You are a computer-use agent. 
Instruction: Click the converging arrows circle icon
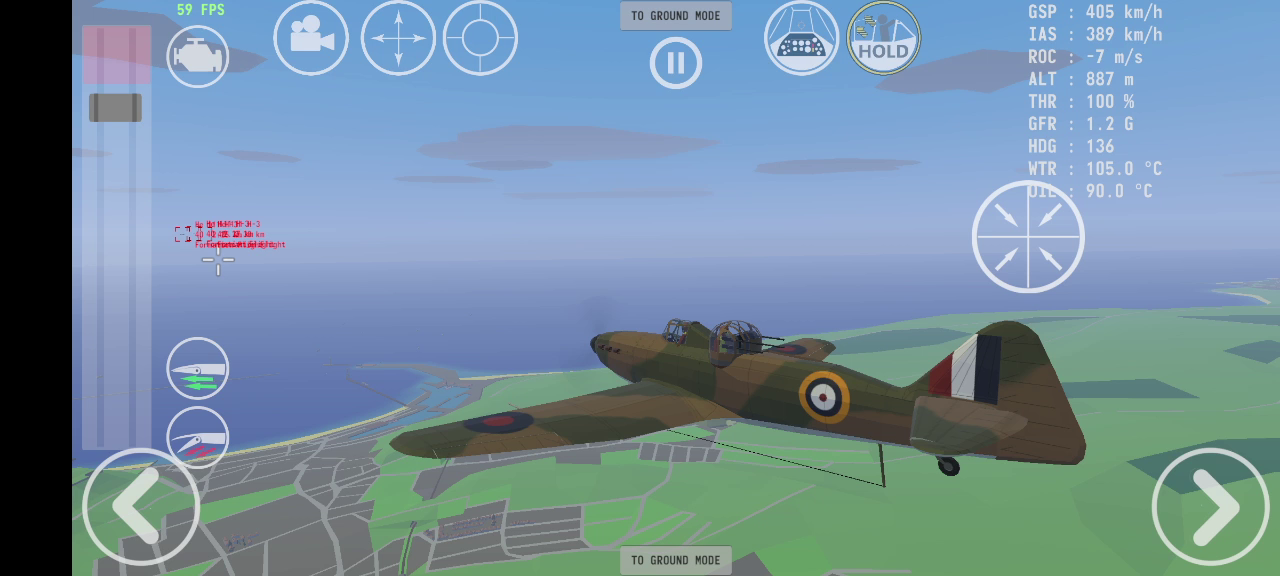pos(1028,237)
